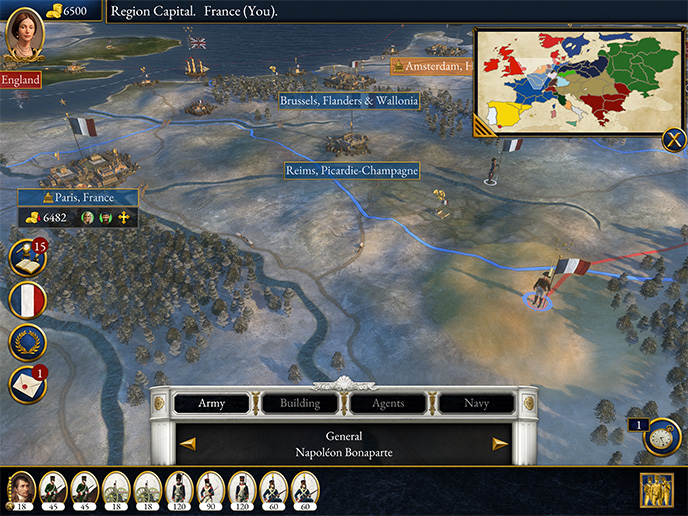Select Napoléon's general portrait unit card

click(x=21, y=489)
